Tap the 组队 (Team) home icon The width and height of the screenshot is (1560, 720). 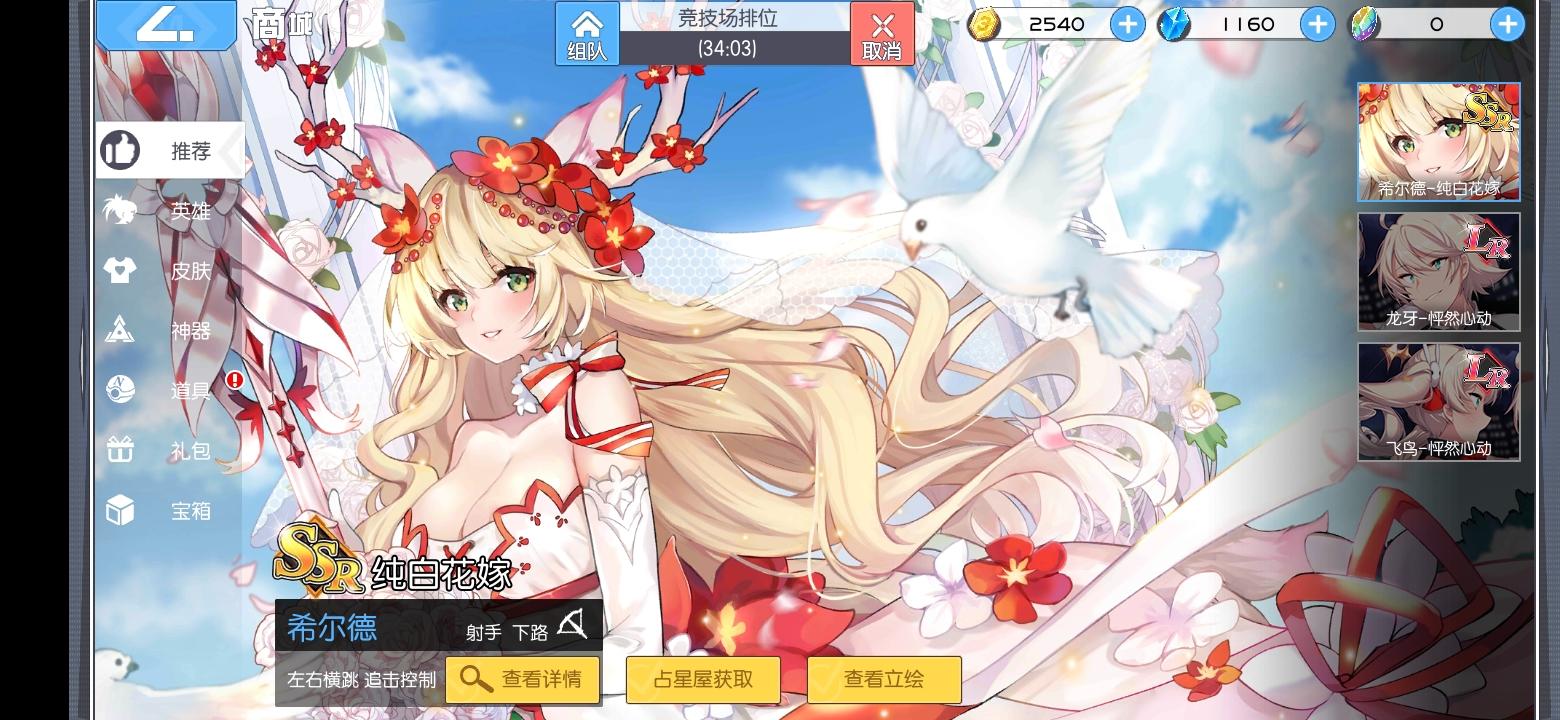coord(586,33)
